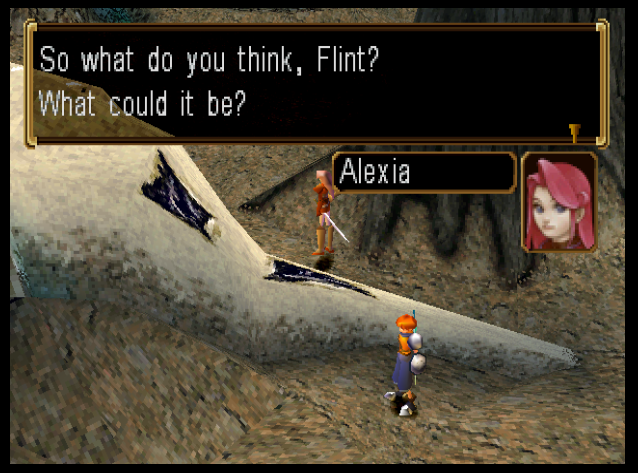Click the dialogue text box
Image resolution: width=638 pixels, height=473 pixels.
point(316,82)
